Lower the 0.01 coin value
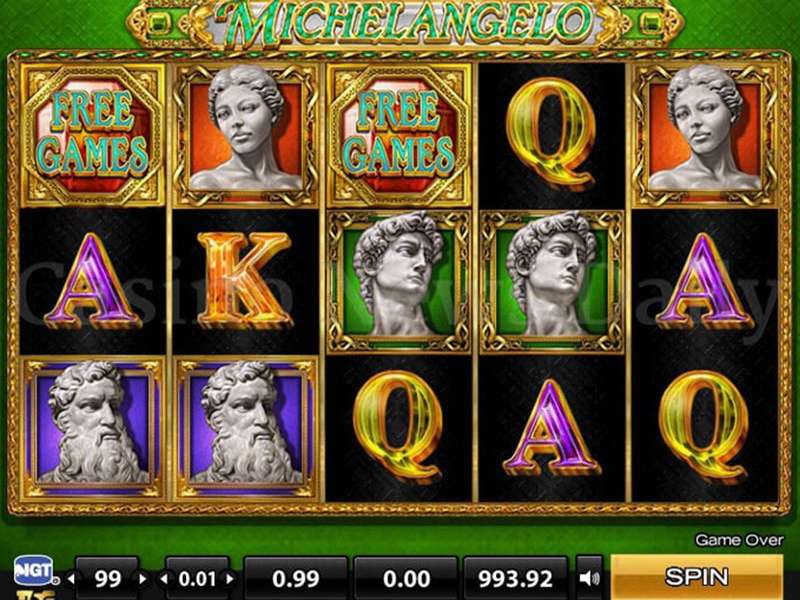 163,578
